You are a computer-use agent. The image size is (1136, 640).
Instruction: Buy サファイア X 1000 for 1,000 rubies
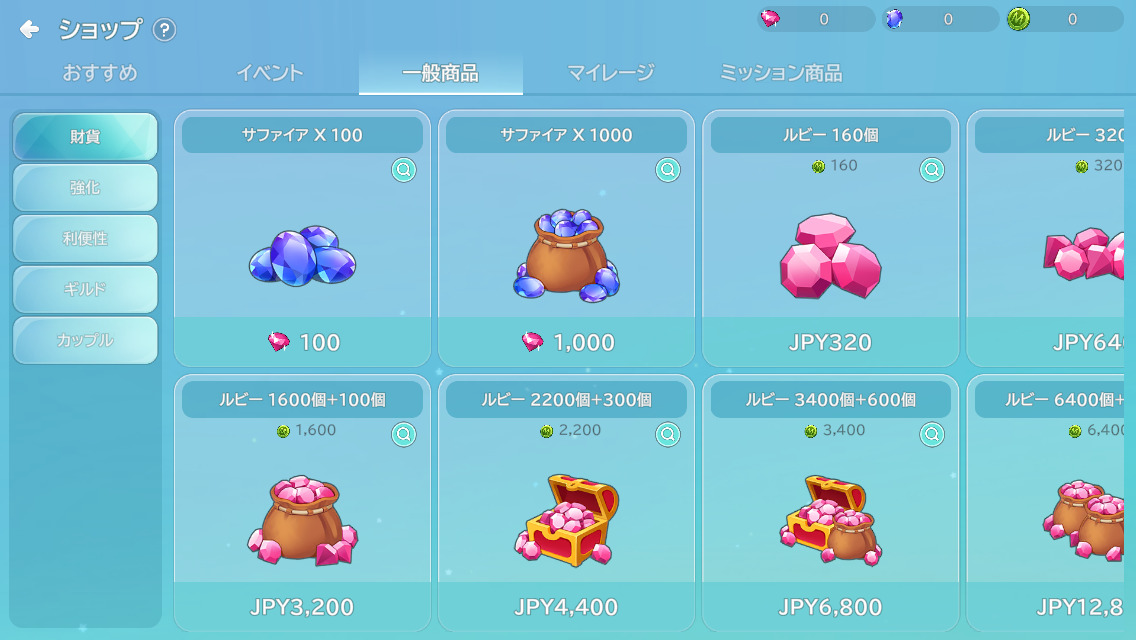pyautogui.click(x=566, y=342)
